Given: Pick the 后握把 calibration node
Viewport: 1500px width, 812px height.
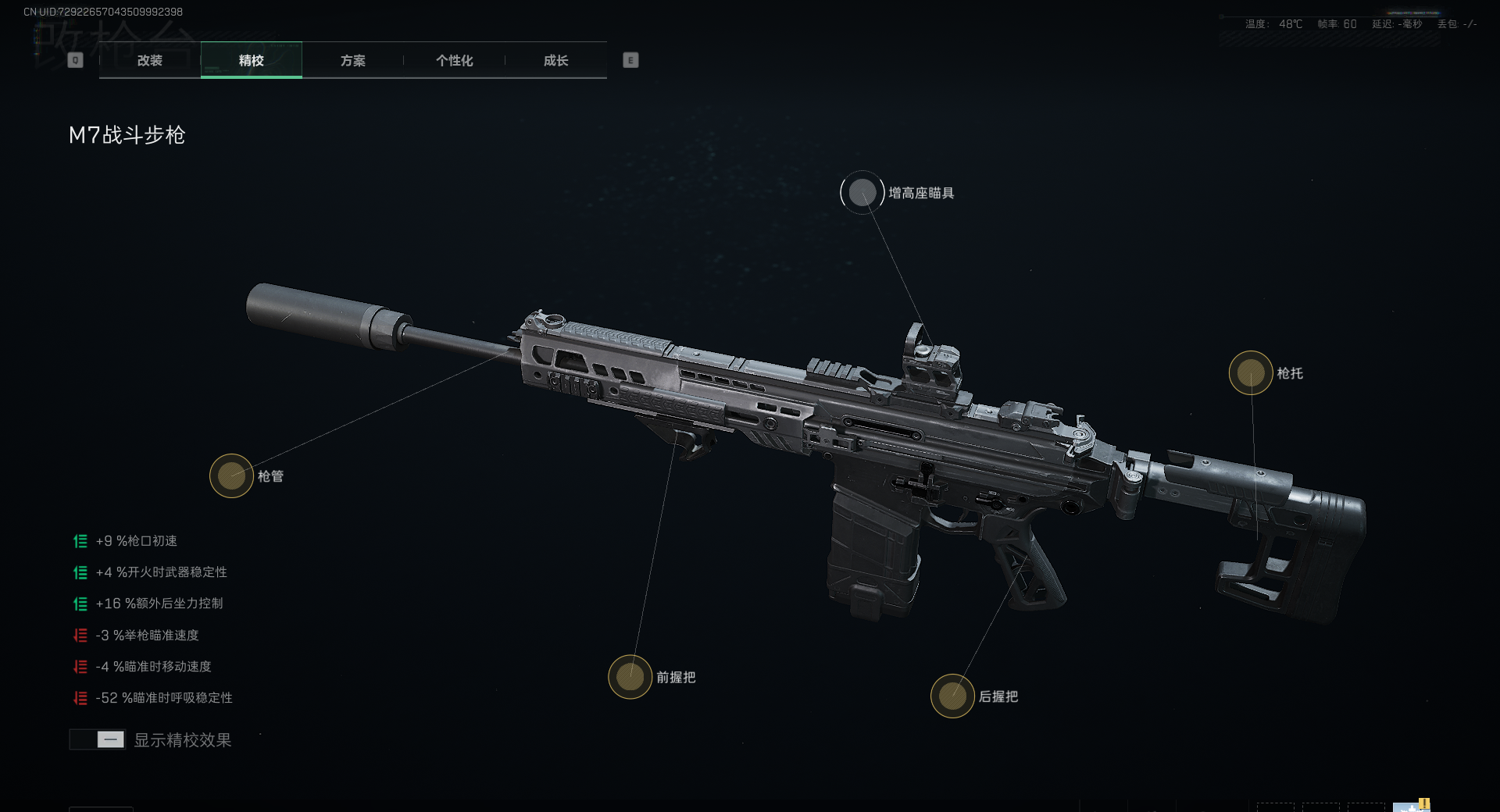Looking at the screenshot, I should coord(952,696).
